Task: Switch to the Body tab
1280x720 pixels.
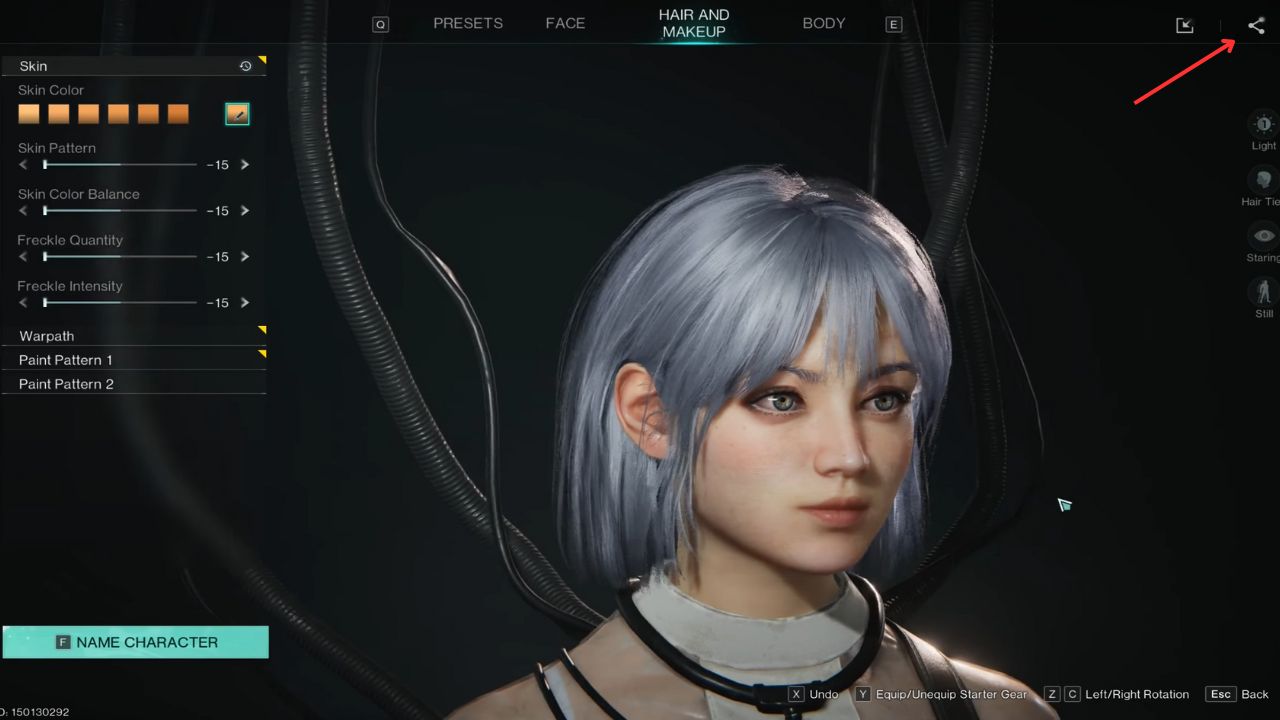Action: pyautogui.click(x=823, y=22)
